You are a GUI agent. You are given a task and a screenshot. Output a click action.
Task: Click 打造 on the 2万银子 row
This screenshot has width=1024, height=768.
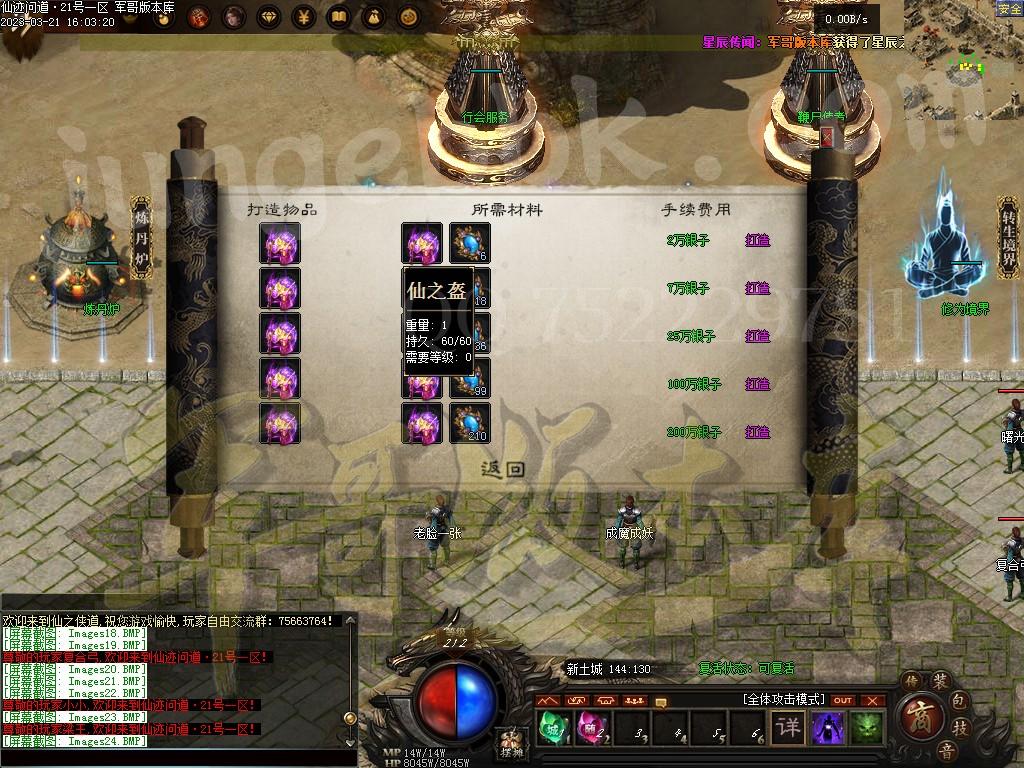757,240
